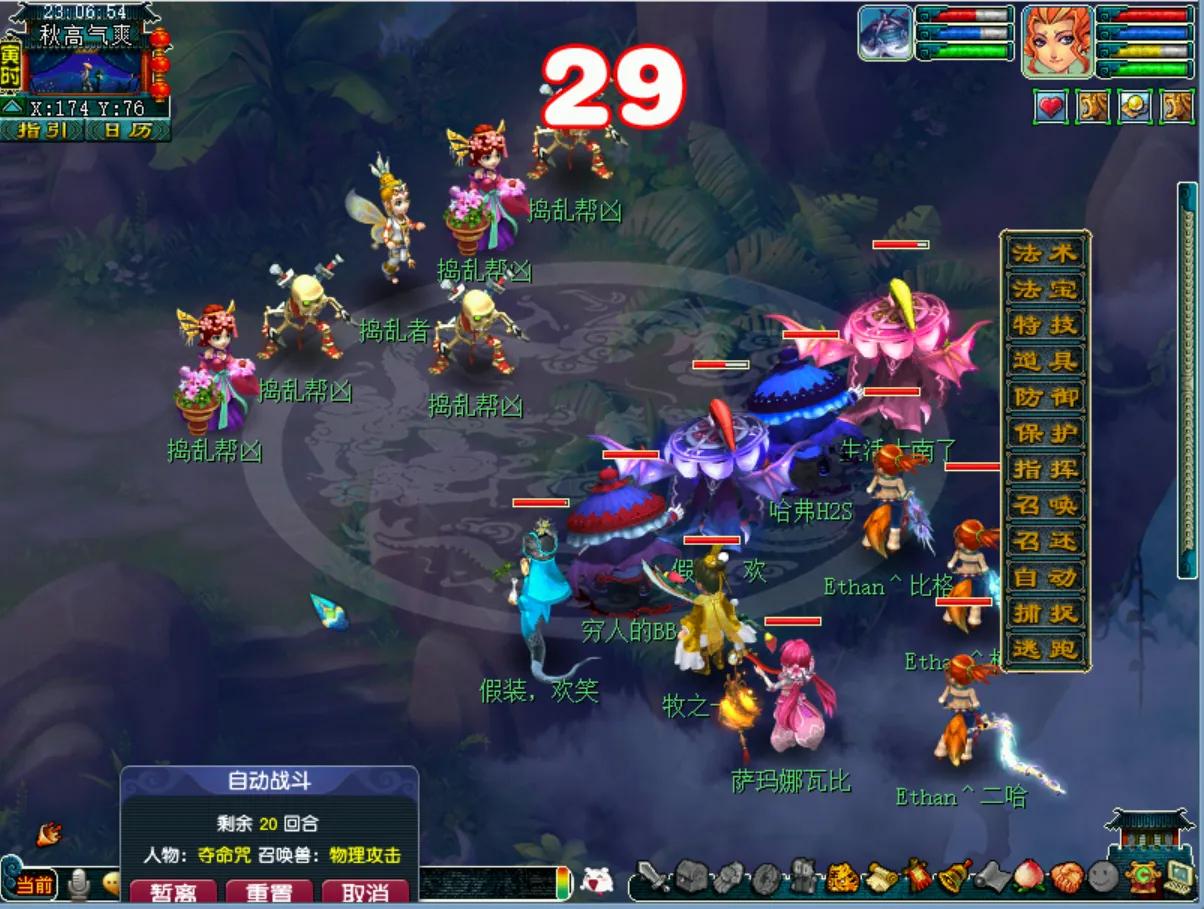Open the 法术 spell menu

(x=1045, y=252)
